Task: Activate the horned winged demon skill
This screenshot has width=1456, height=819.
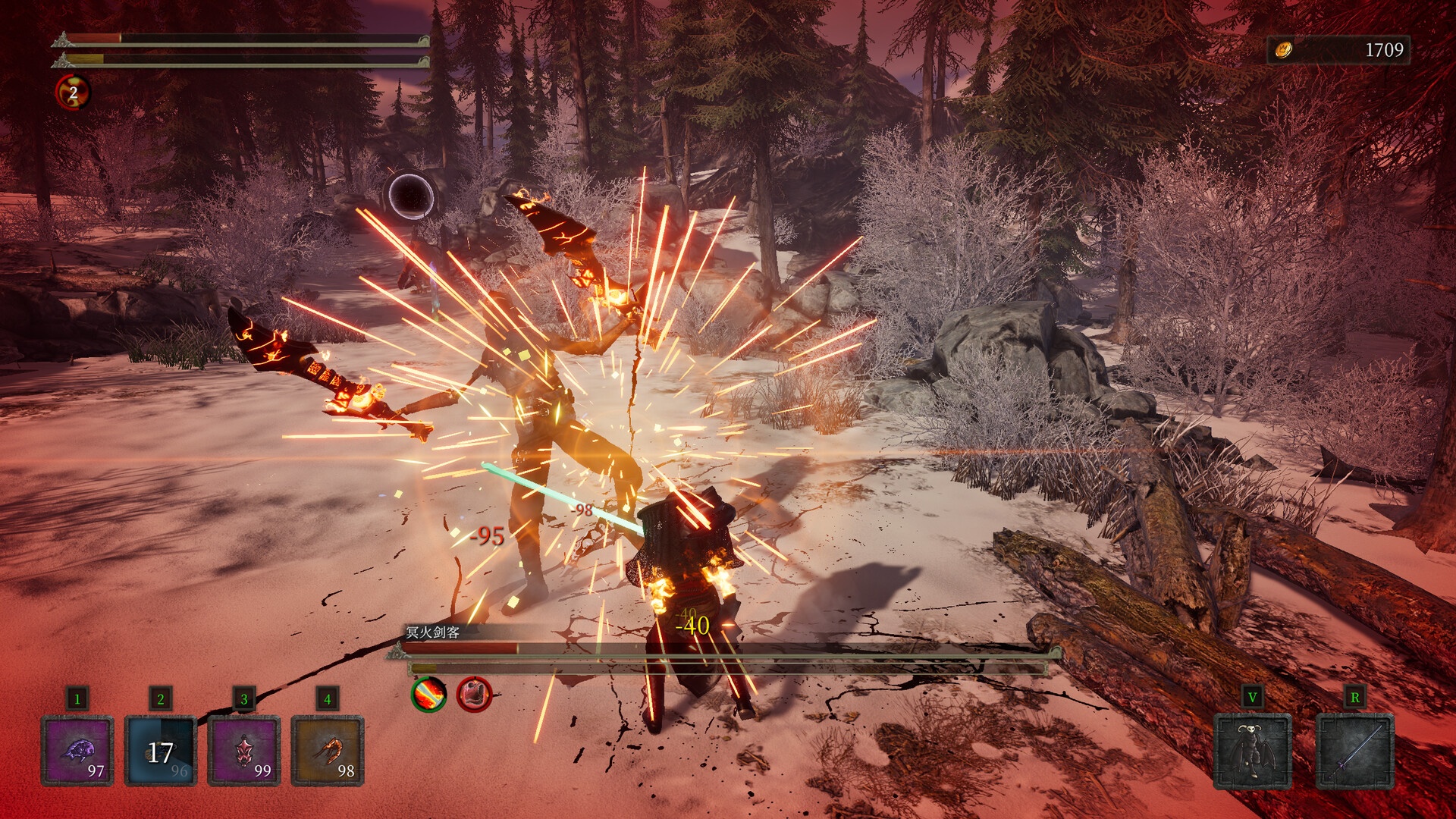Action: click(x=1252, y=751)
